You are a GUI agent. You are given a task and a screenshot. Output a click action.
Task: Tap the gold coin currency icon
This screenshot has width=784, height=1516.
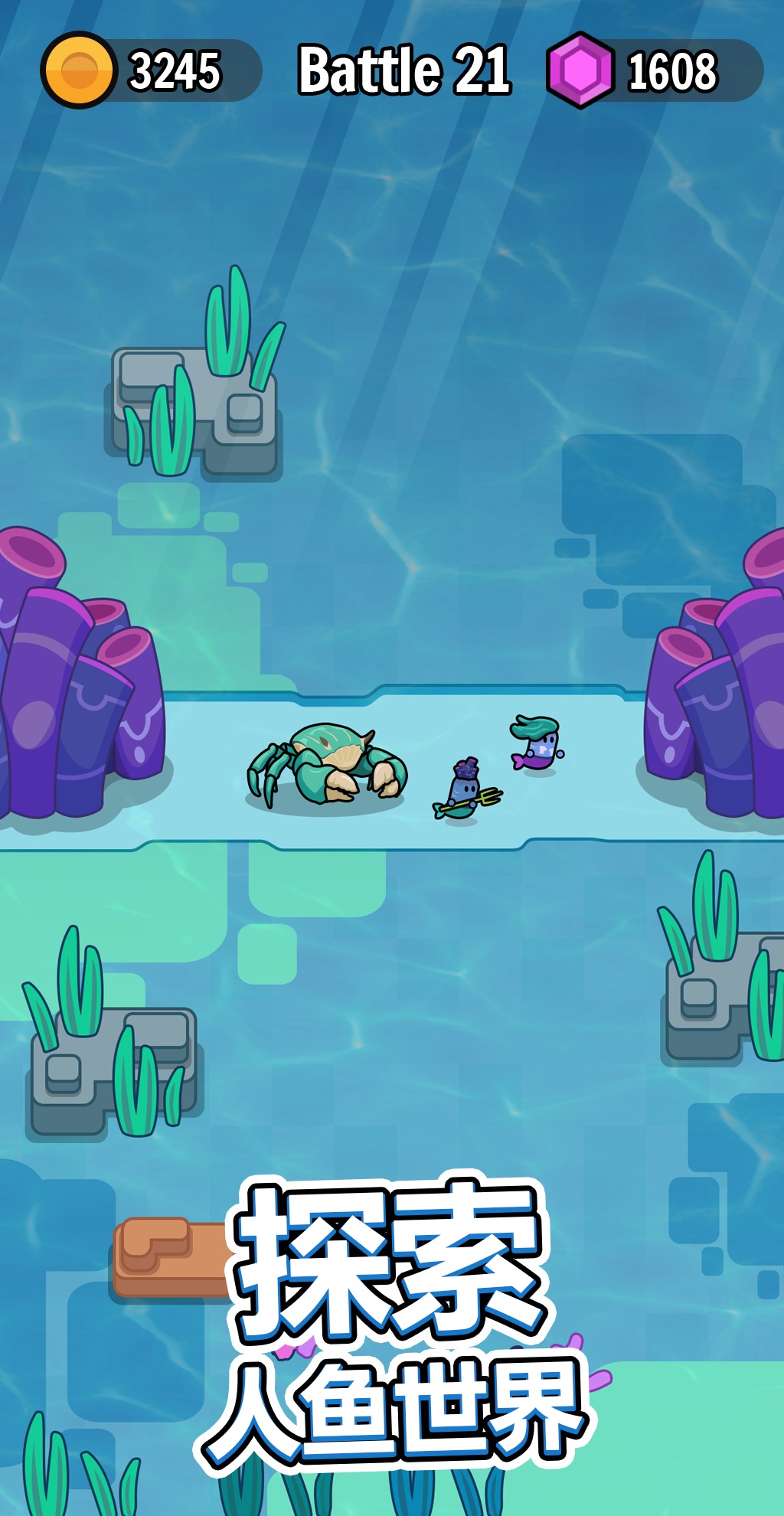click(79, 70)
